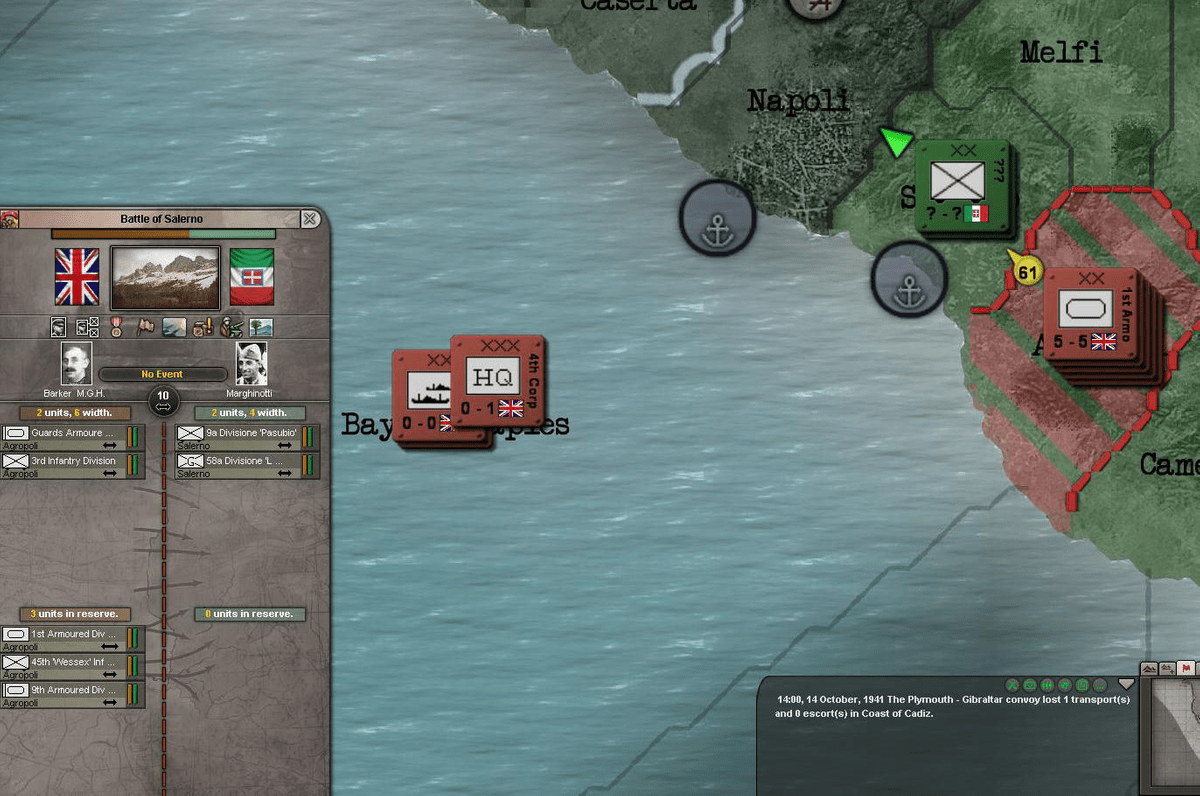Select Guards Armoured division row
Image resolution: width=1200 pixels, height=796 pixels.
pyautogui.click(x=73, y=438)
